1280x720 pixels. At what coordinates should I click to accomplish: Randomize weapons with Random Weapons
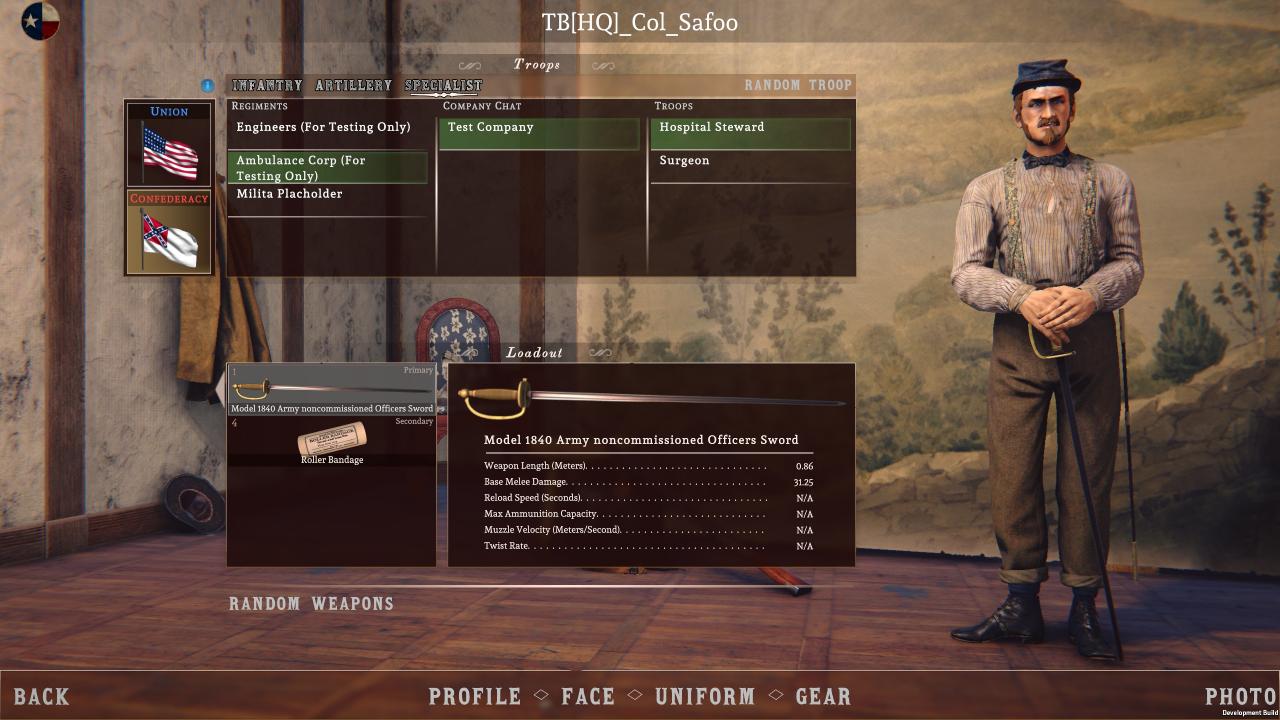click(x=311, y=604)
